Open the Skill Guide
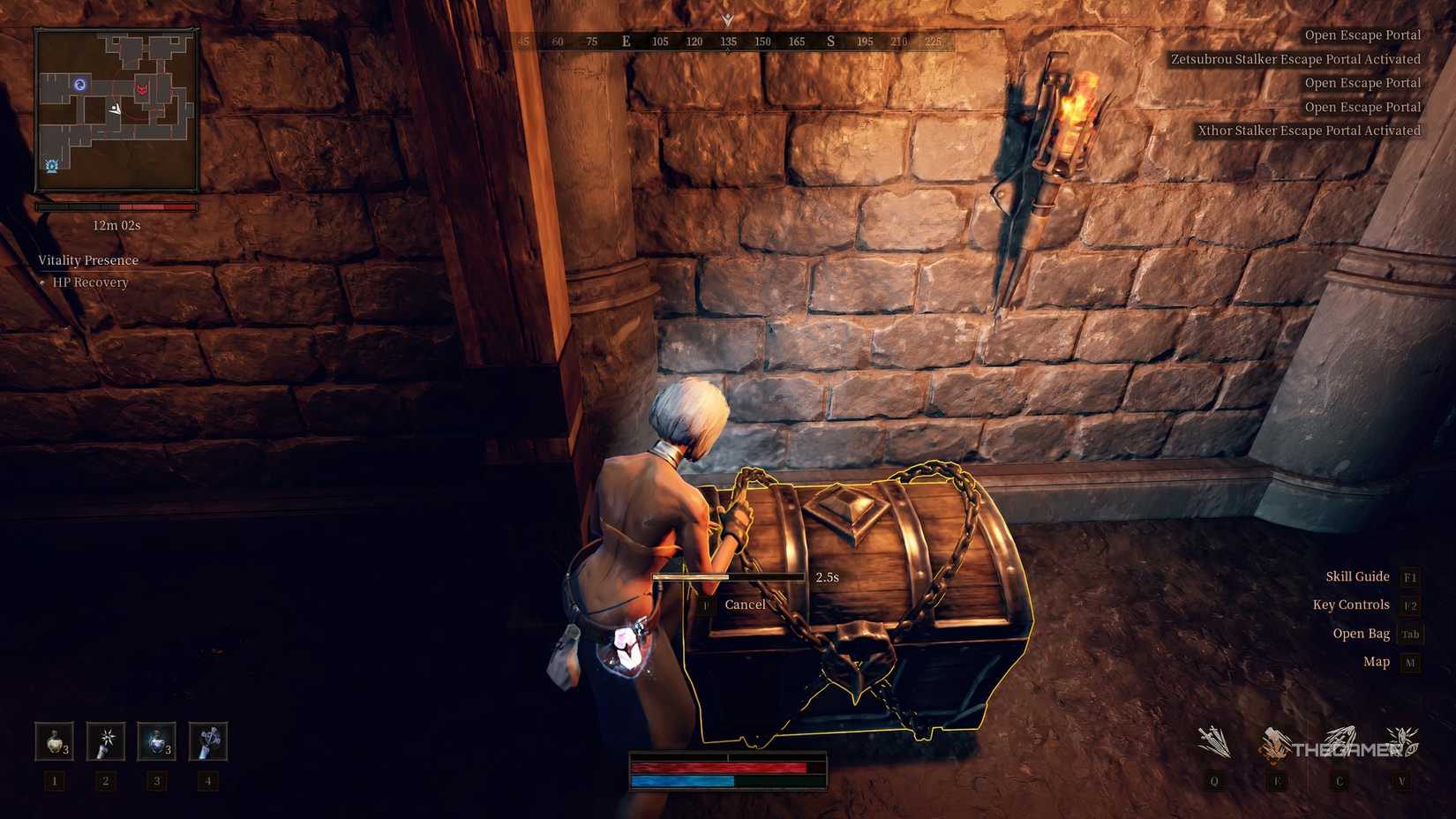This screenshot has height=819, width=1456. (x=1357, y=576)
